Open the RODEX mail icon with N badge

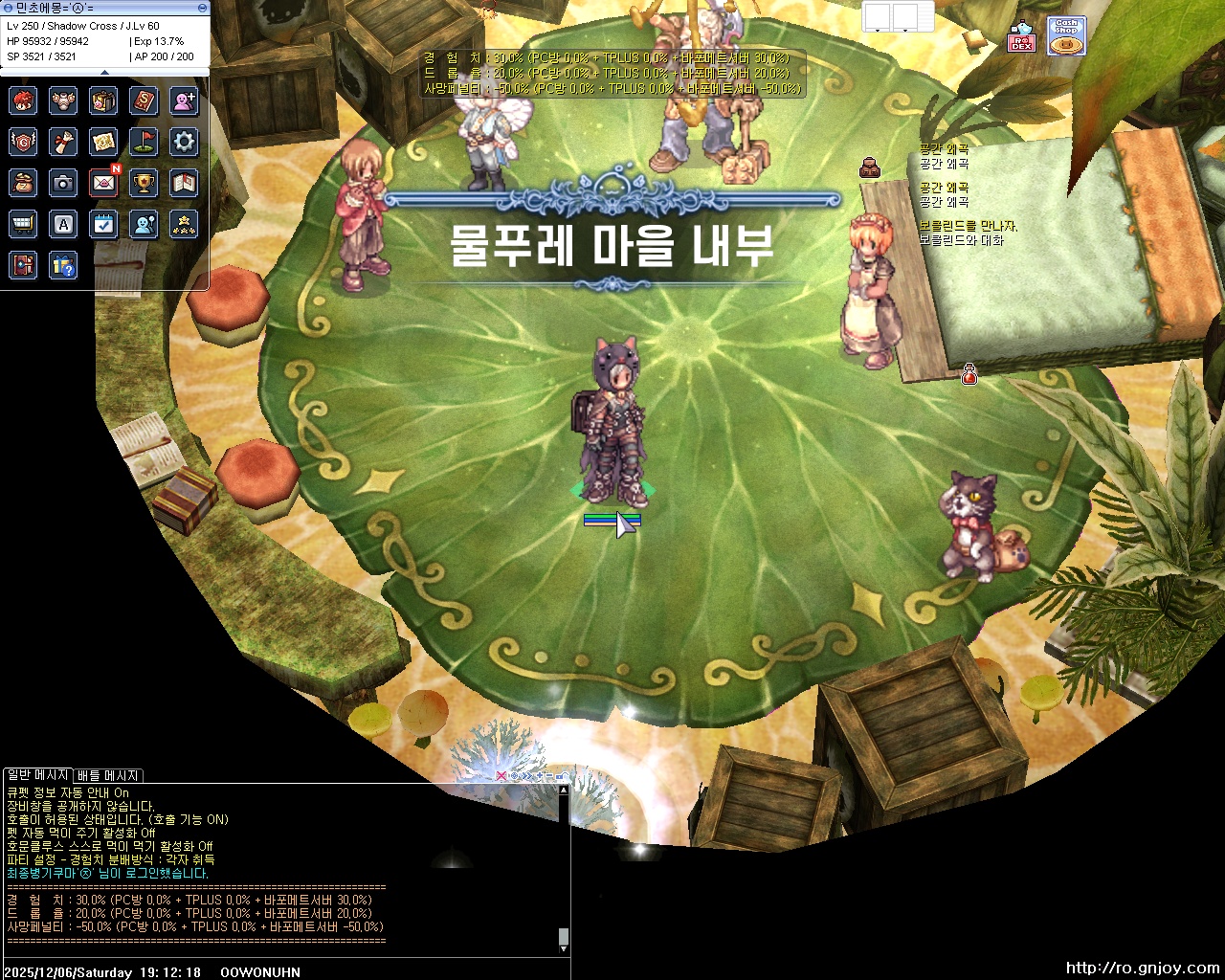(x=103, y=183)
